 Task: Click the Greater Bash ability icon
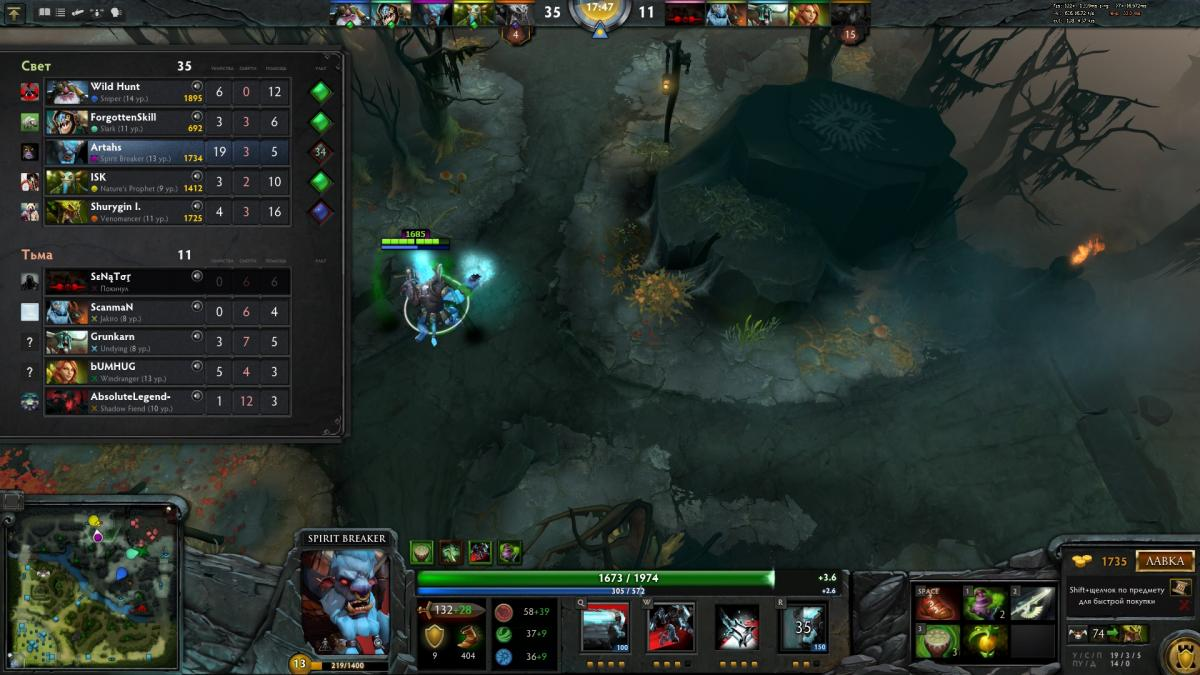tap(736, 627)
